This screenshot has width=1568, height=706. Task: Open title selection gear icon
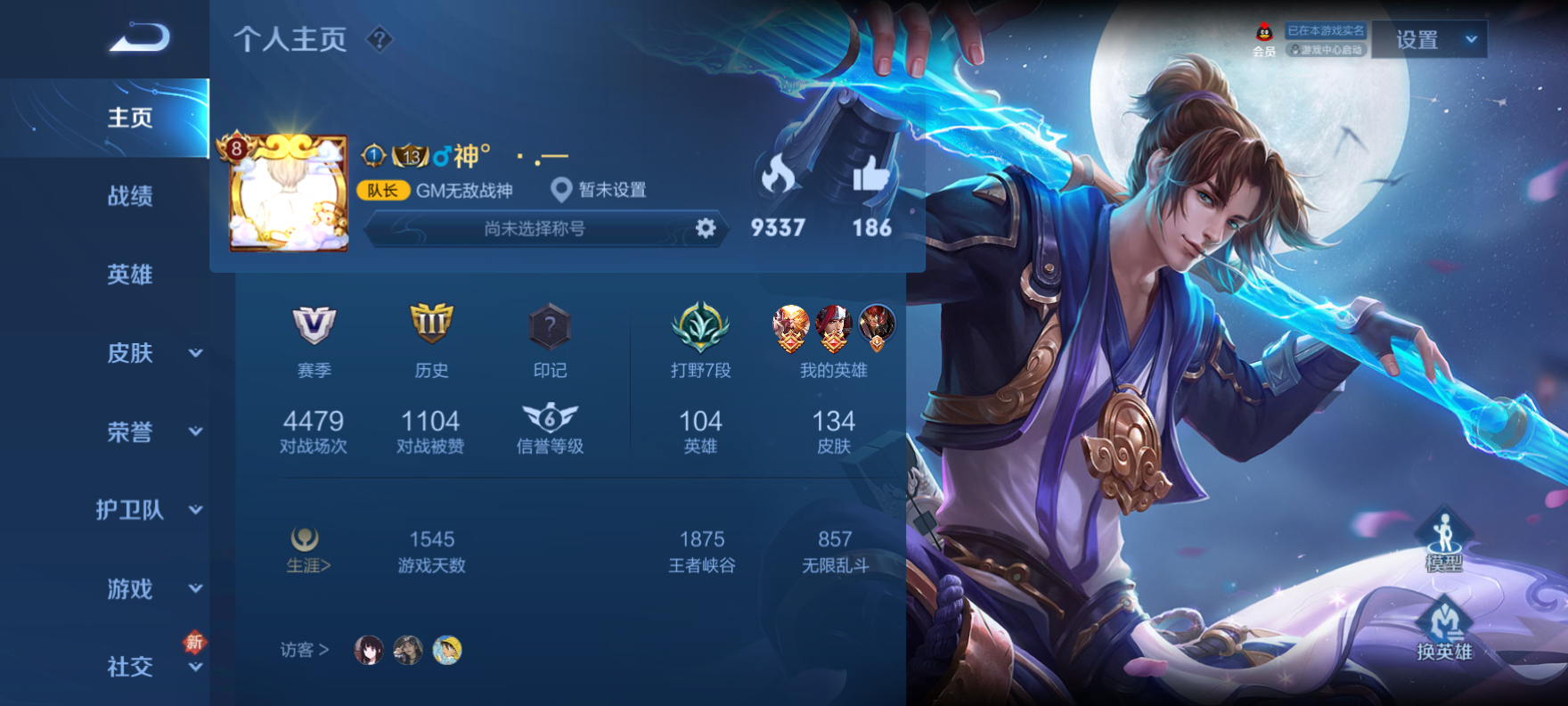706,229
